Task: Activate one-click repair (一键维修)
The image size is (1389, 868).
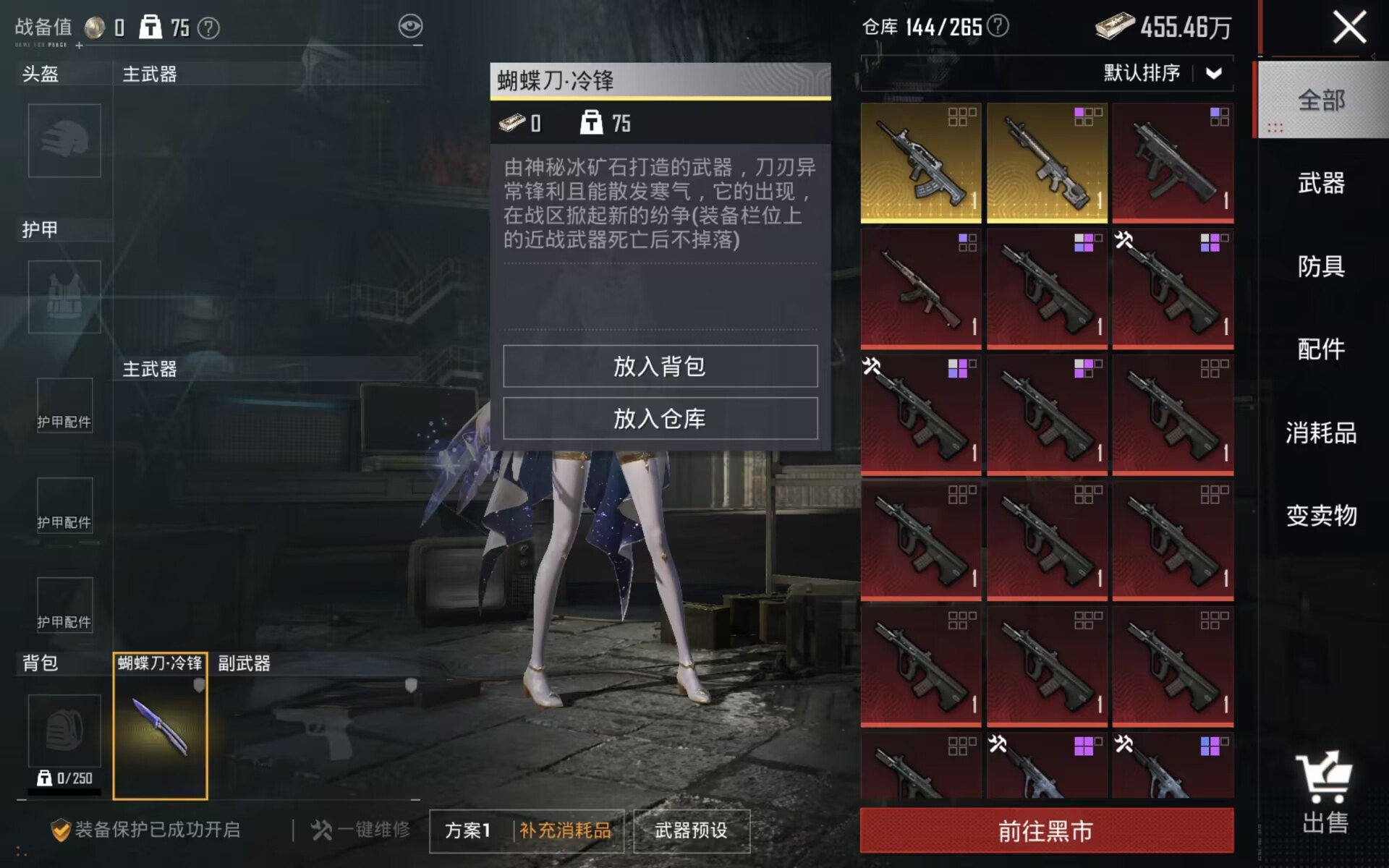Action: [360, 830]
